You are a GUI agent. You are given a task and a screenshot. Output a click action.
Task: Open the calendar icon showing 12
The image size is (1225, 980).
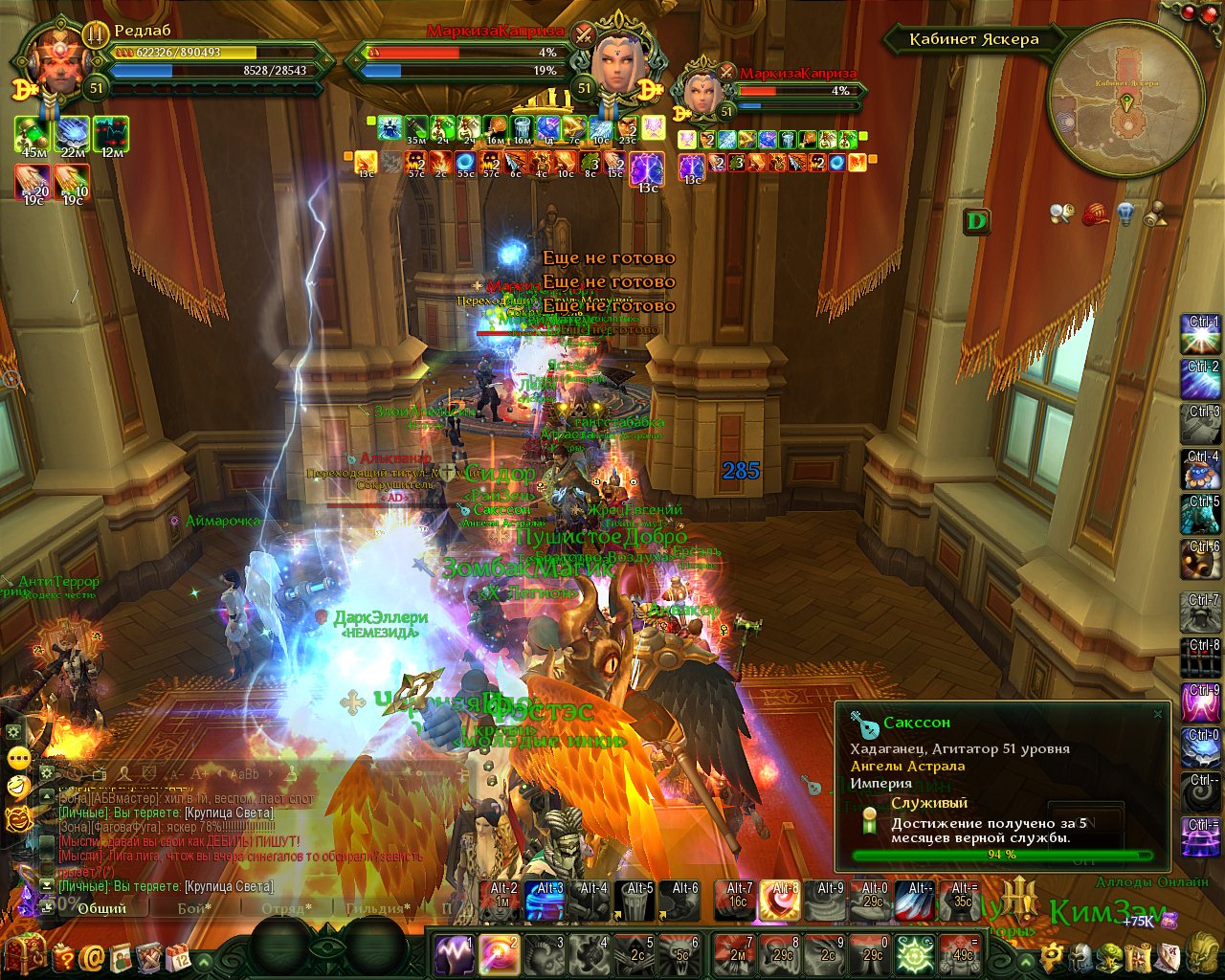(x=178, y=956)
